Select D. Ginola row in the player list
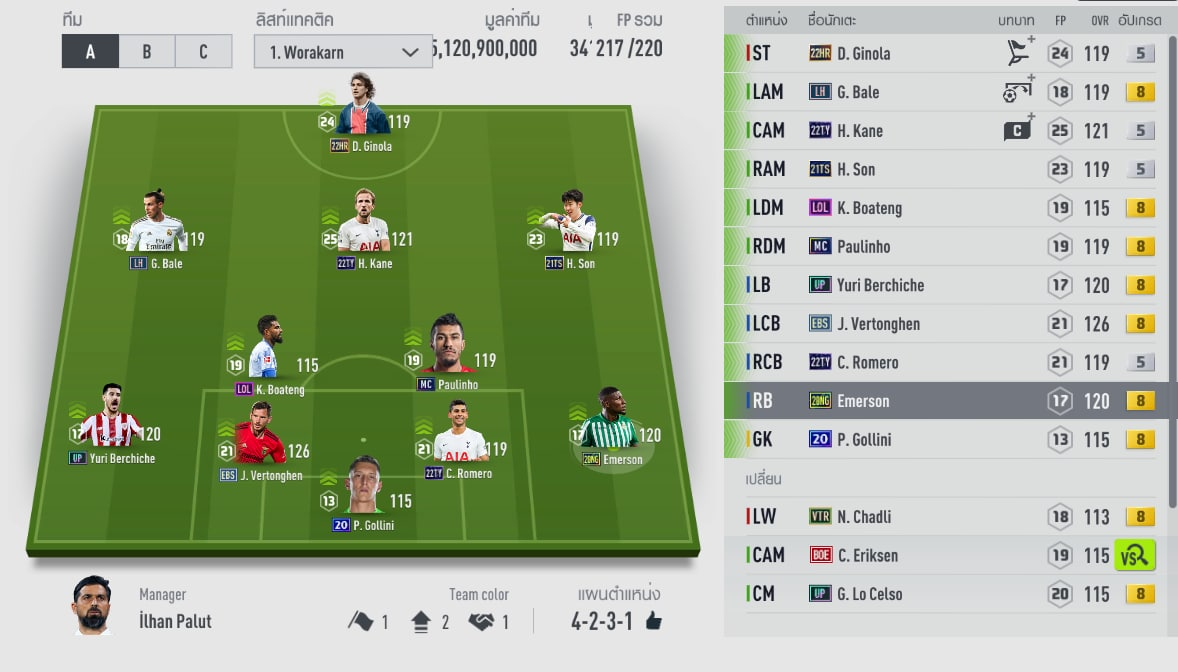This screenshot has width=1178, height=672. tap(940, 54)
